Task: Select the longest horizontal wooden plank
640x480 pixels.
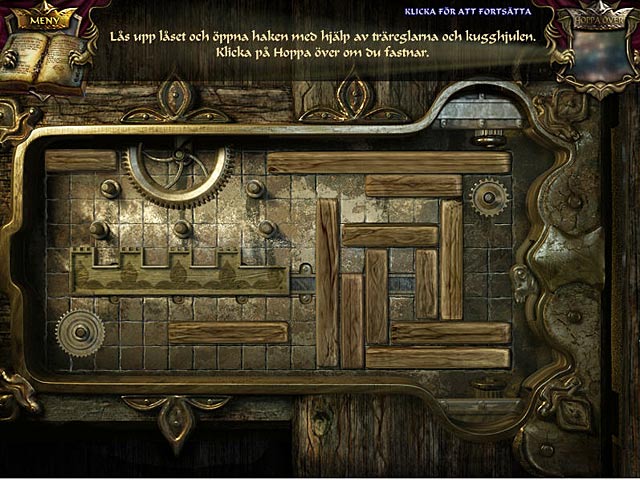Action: pyautogui.click(x=388, y=162)
